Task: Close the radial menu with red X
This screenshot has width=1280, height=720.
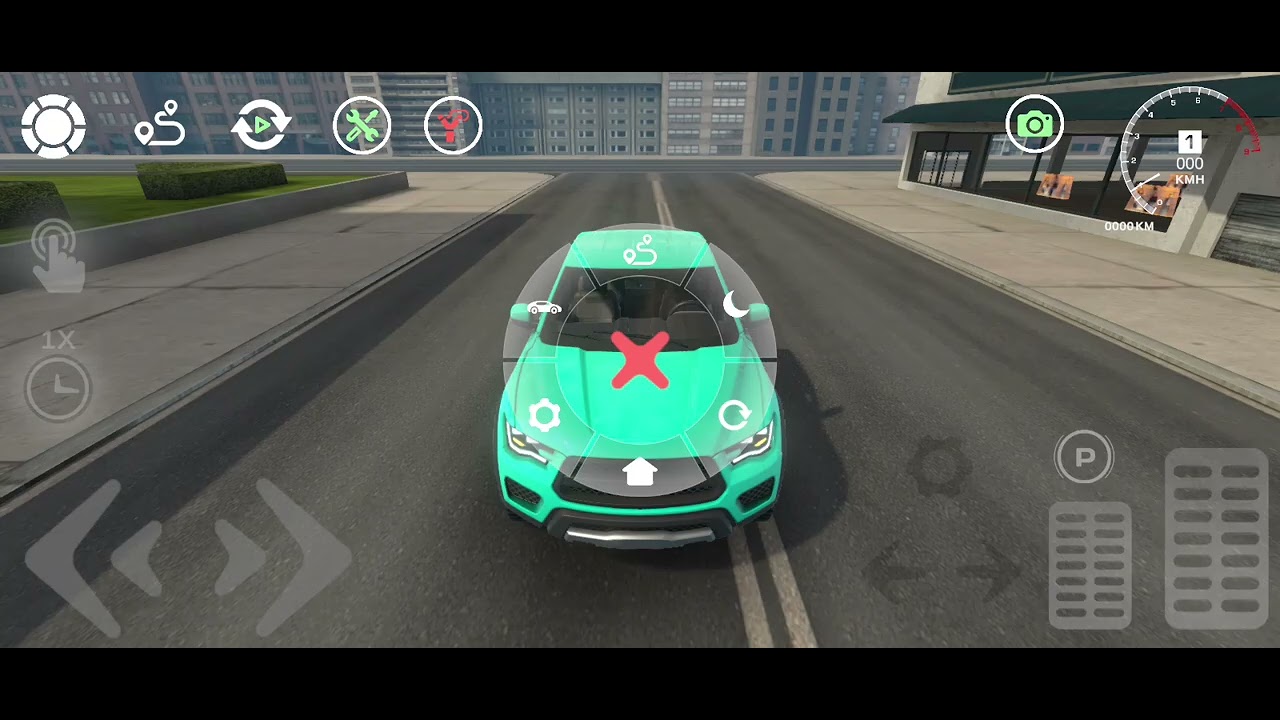Action: click(x=640, y=361)
